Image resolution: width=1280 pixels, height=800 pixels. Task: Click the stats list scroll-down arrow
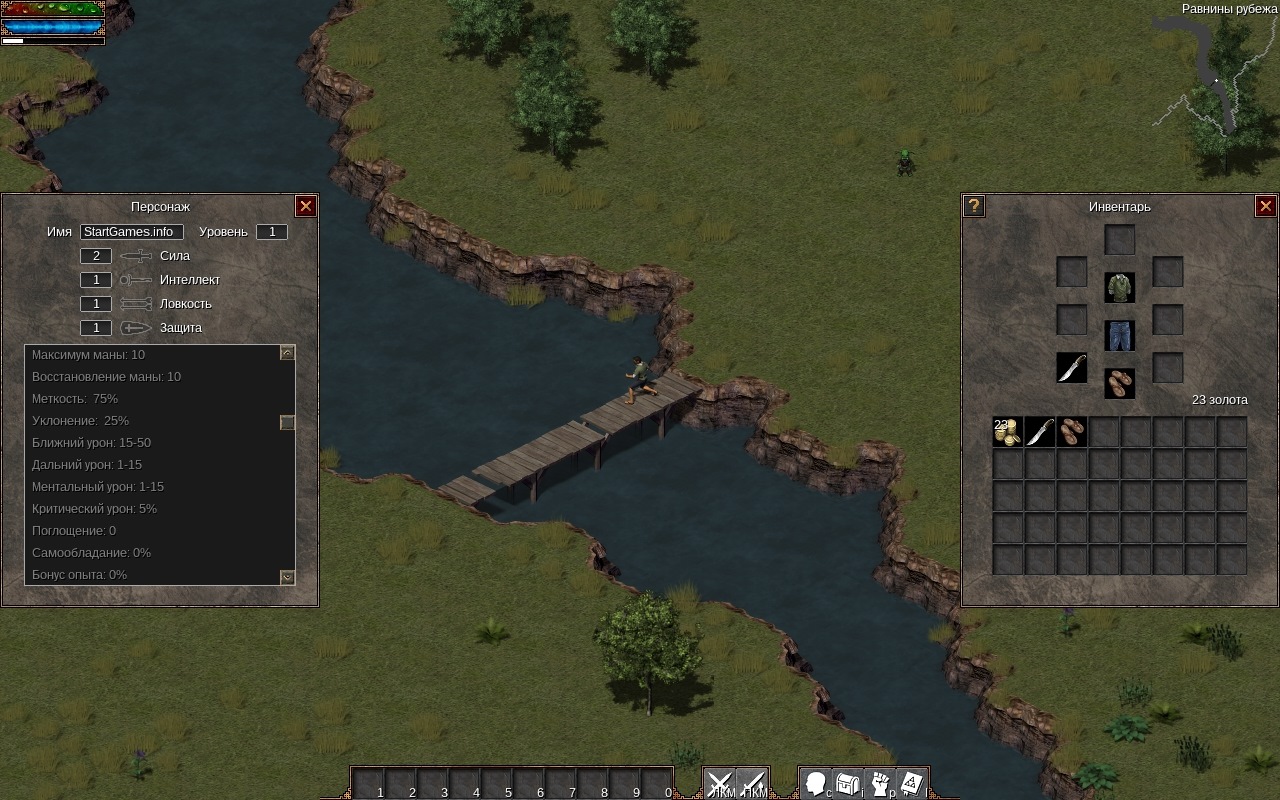click(287, 577)
